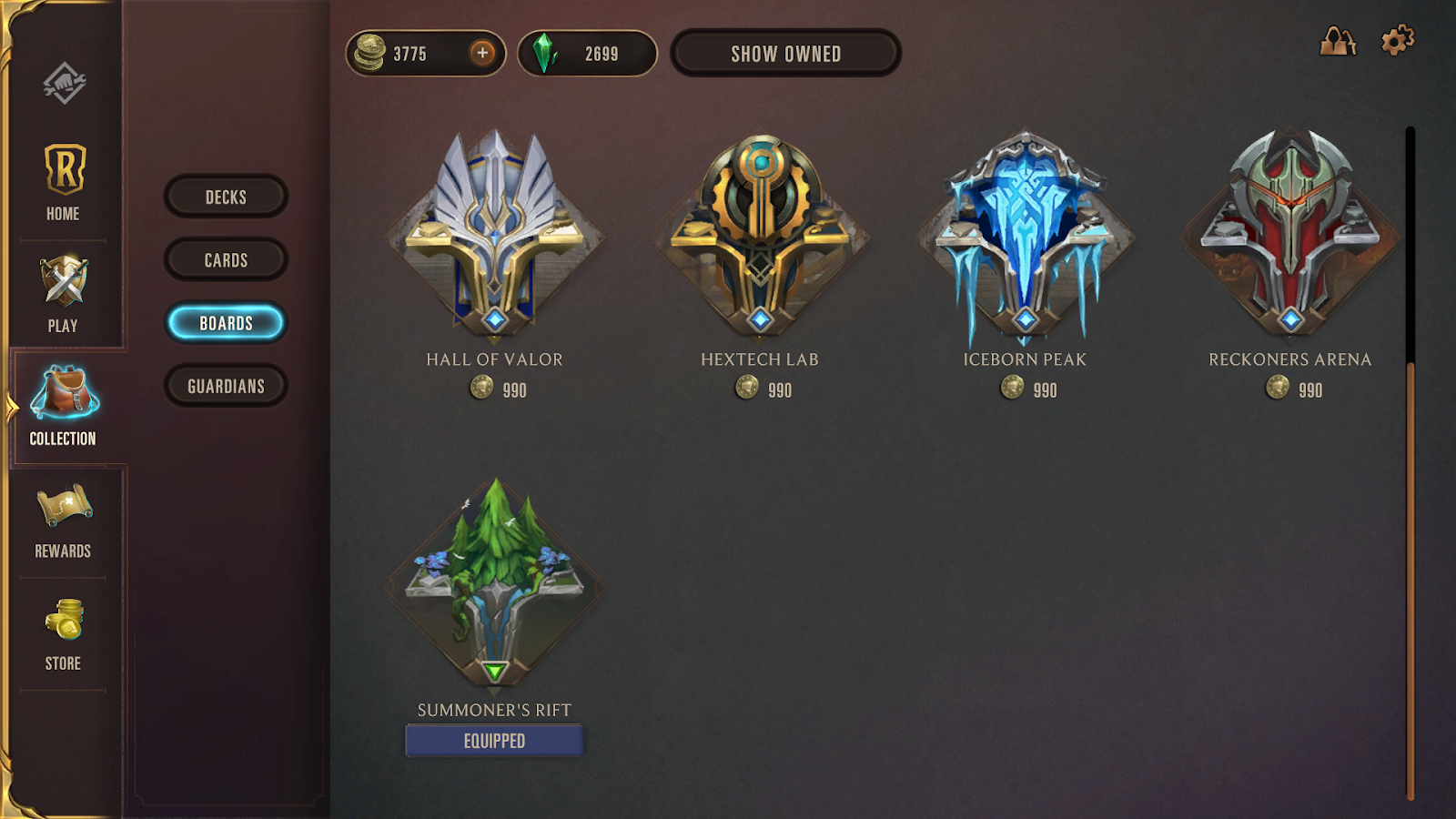Add more coins with the plus button

(x=482, y=53)
